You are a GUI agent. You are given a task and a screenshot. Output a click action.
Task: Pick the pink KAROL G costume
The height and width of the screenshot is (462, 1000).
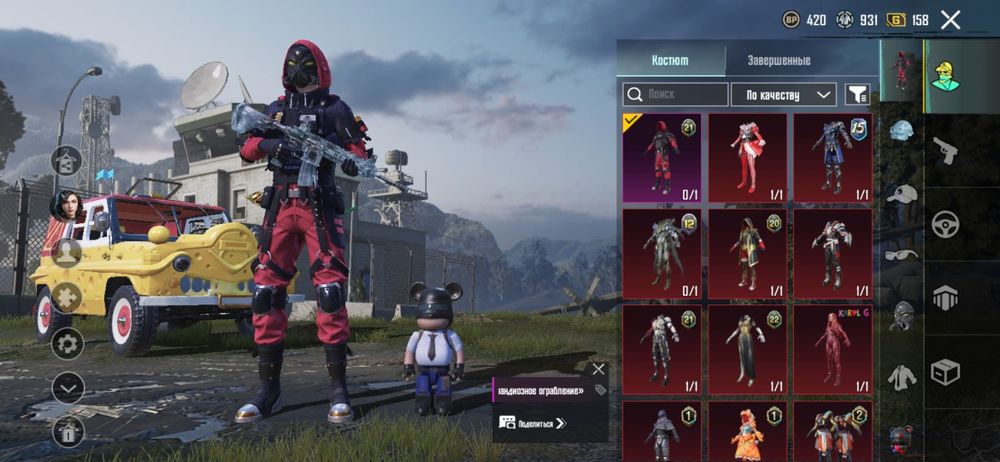(832, 349)
